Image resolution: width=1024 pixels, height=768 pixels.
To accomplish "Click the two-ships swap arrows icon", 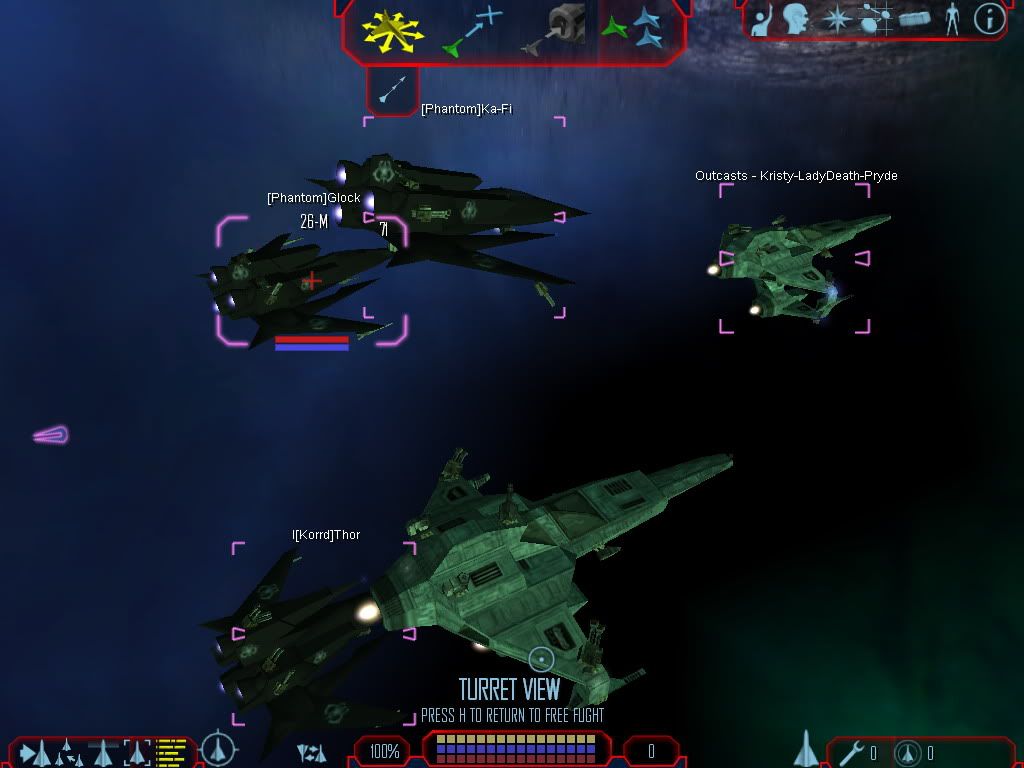I will click(311, 752).
